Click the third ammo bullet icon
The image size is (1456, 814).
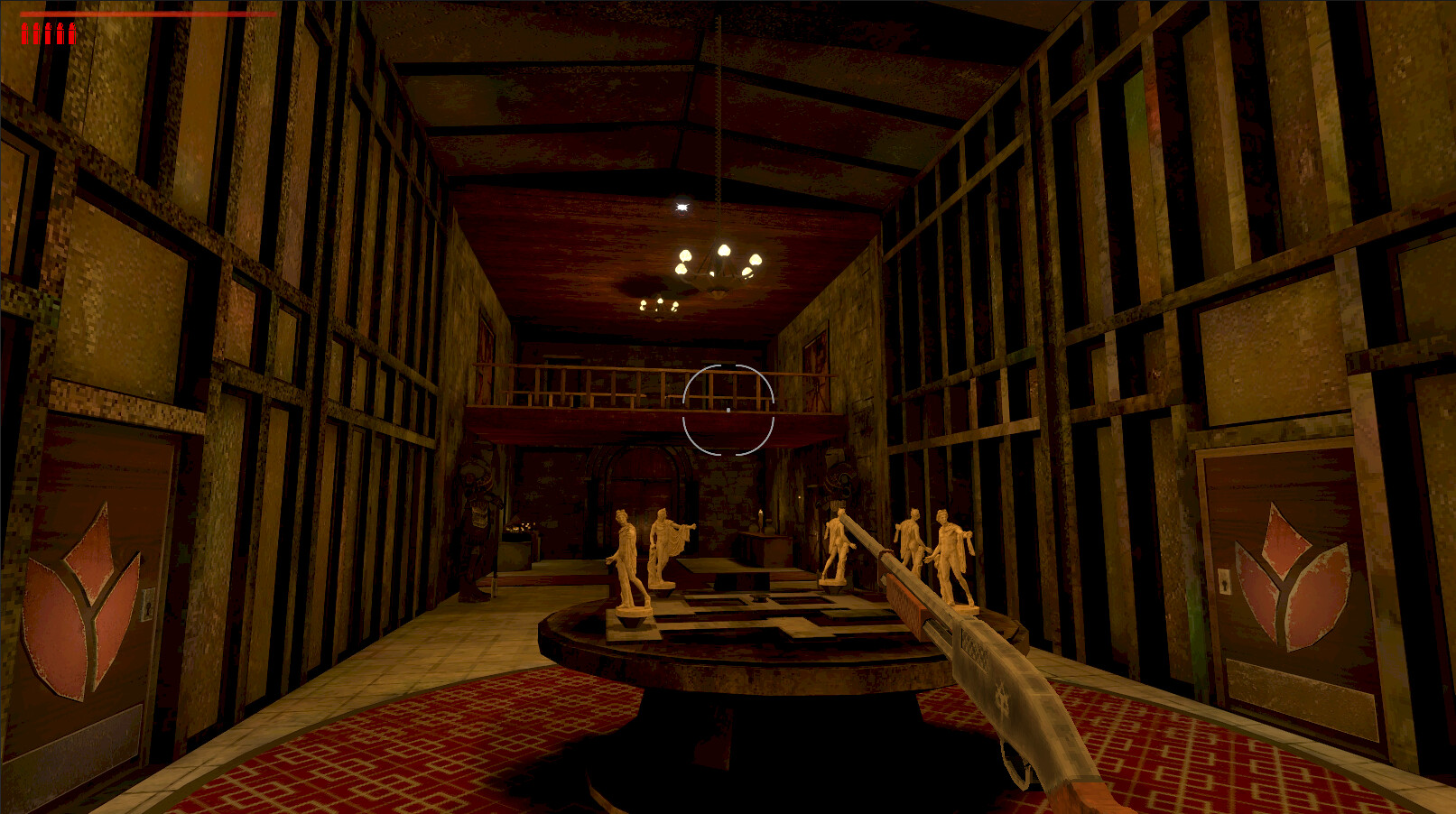[47, 35]
